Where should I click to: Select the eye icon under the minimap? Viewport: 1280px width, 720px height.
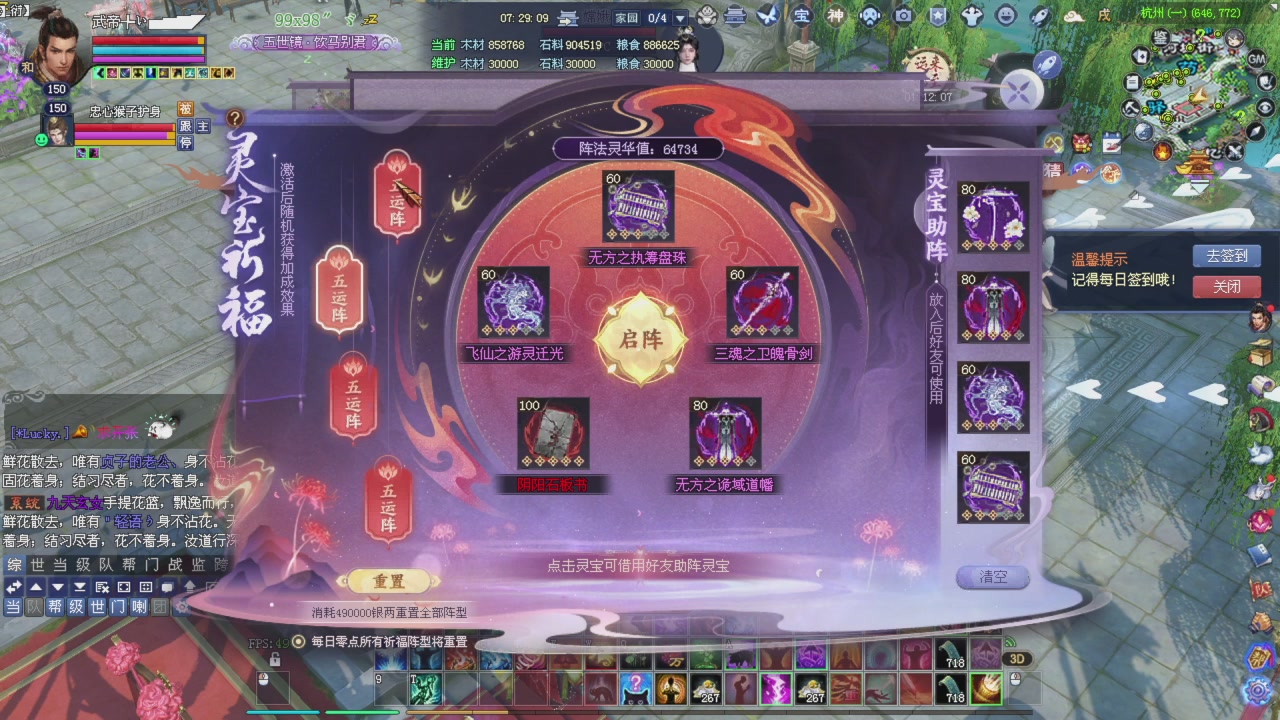[1265, 107]
